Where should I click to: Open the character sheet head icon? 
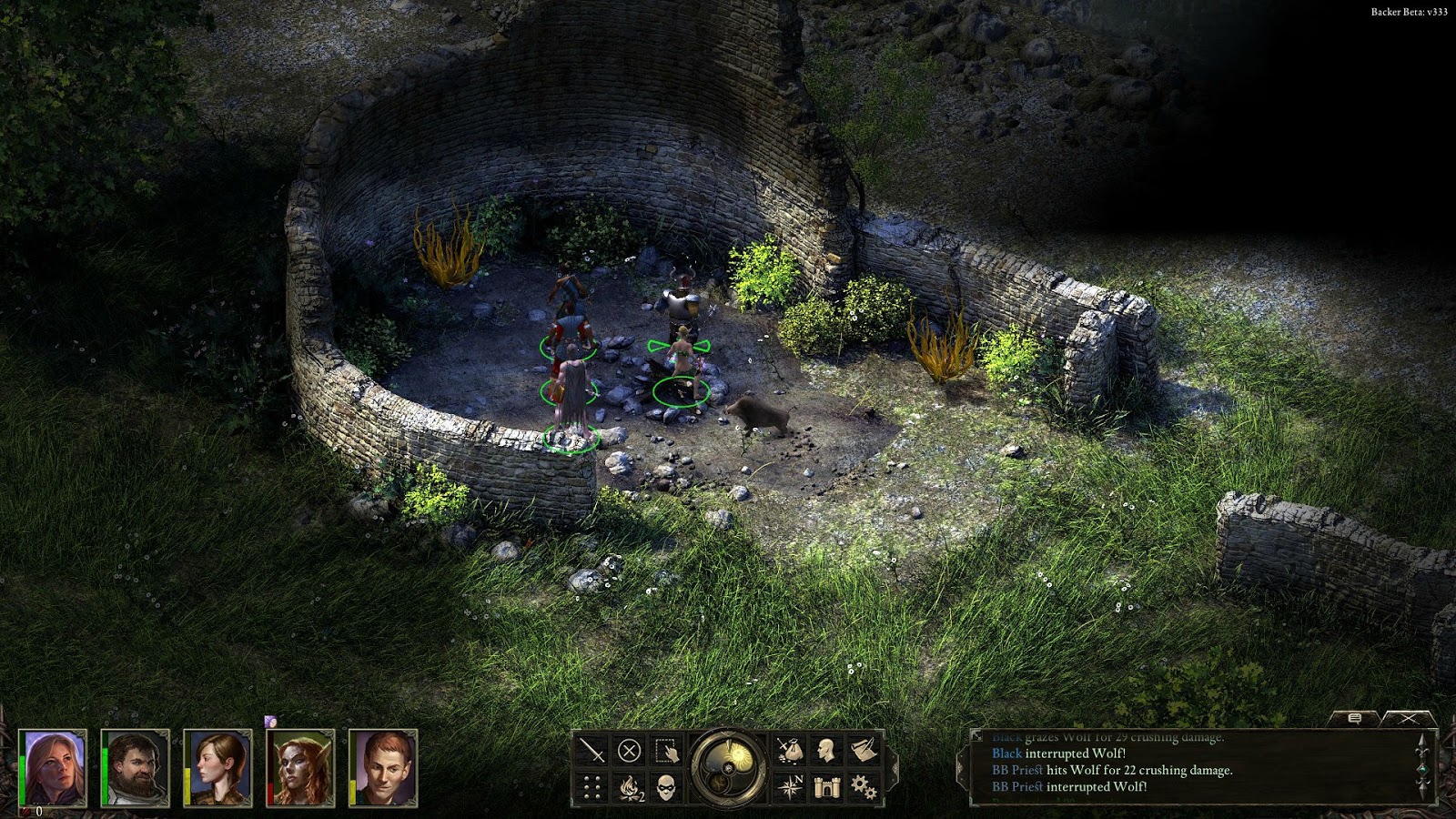coord(826,751)
